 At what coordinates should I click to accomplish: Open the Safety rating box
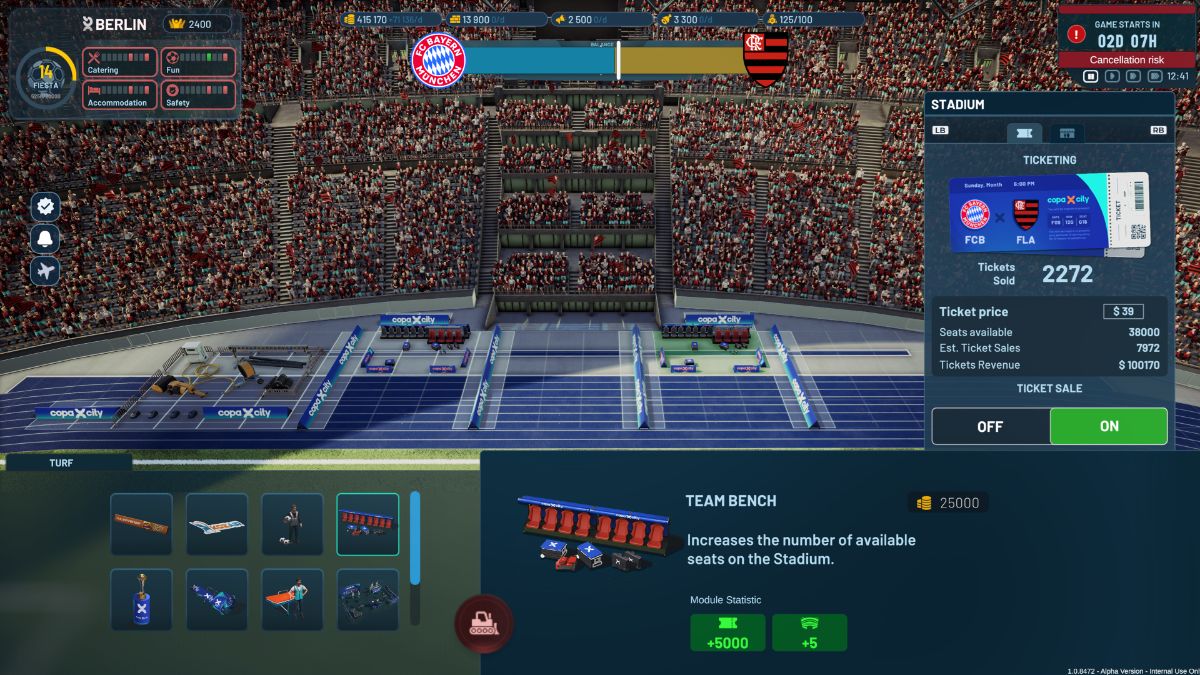pyautogui.click(x=198, y=94)
